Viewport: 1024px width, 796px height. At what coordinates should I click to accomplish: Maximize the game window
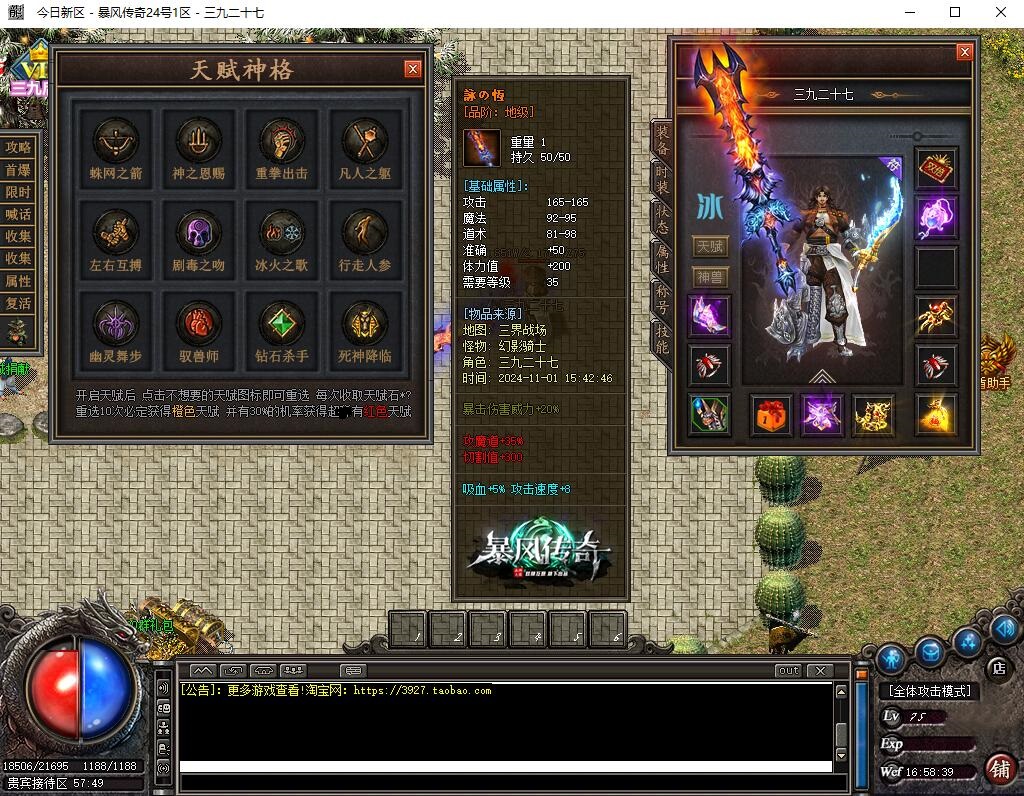pyautogui.click(x=955, y=12)
